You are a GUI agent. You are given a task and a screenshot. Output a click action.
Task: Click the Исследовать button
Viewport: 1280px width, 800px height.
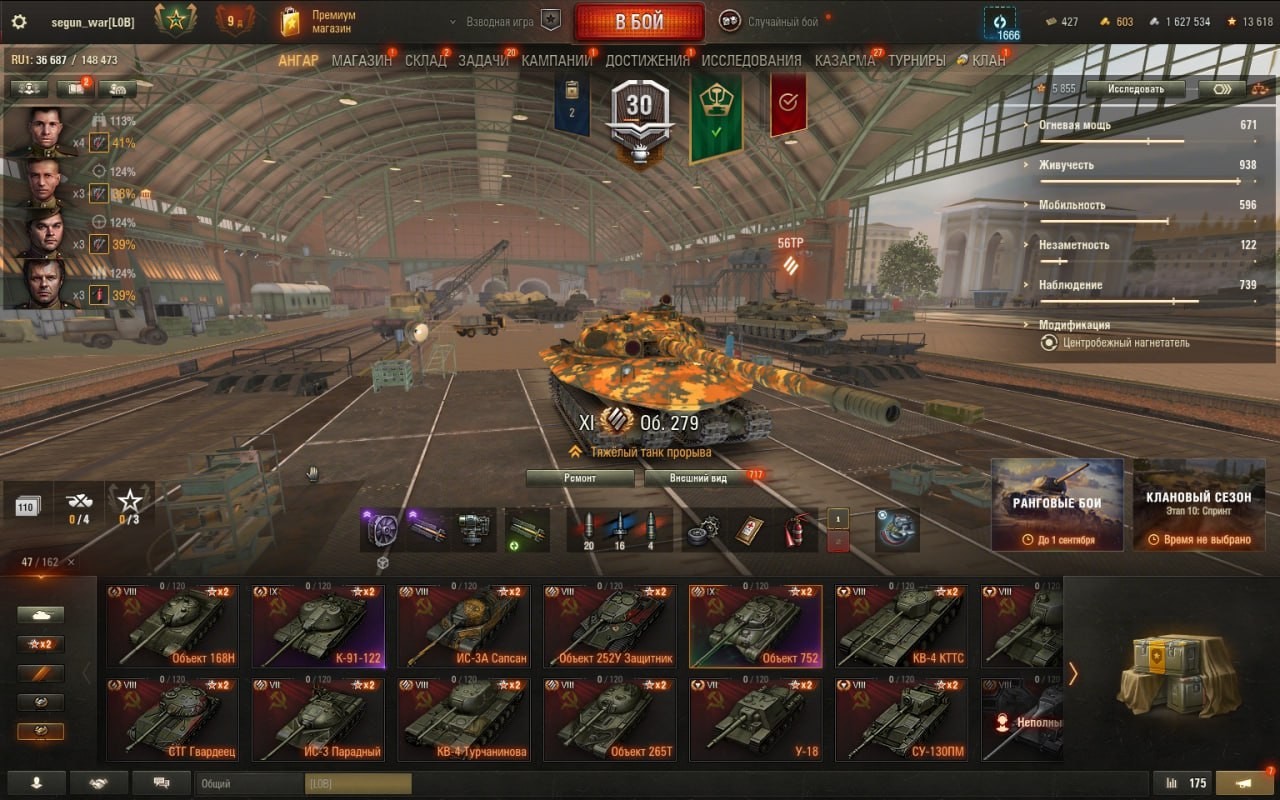click(x=1135, y=89)
